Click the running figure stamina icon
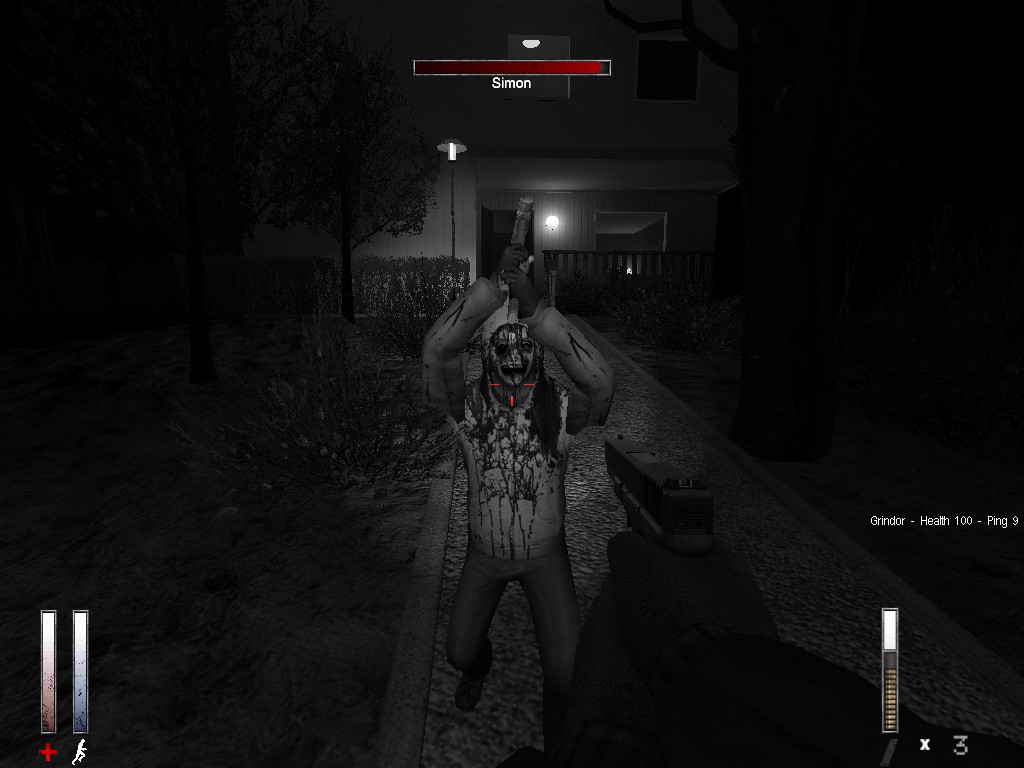 pos(80,751)
